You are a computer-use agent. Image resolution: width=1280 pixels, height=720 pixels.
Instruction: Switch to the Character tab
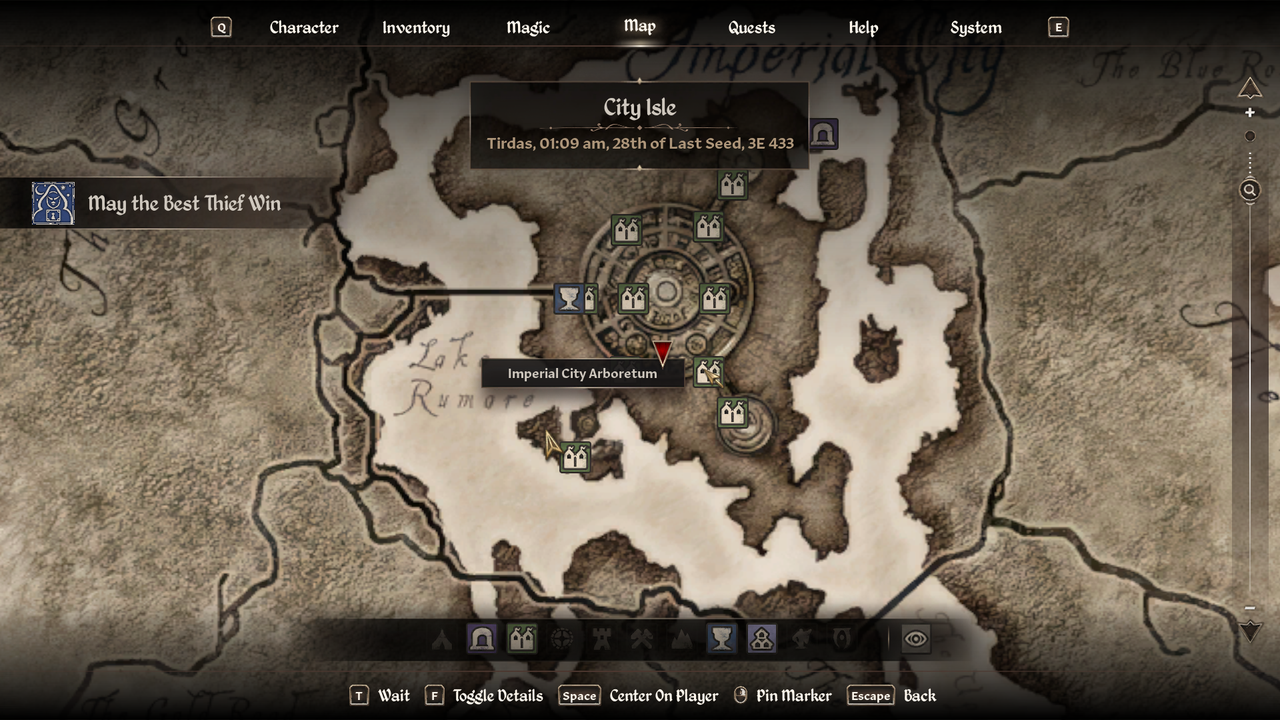[304, 27]
